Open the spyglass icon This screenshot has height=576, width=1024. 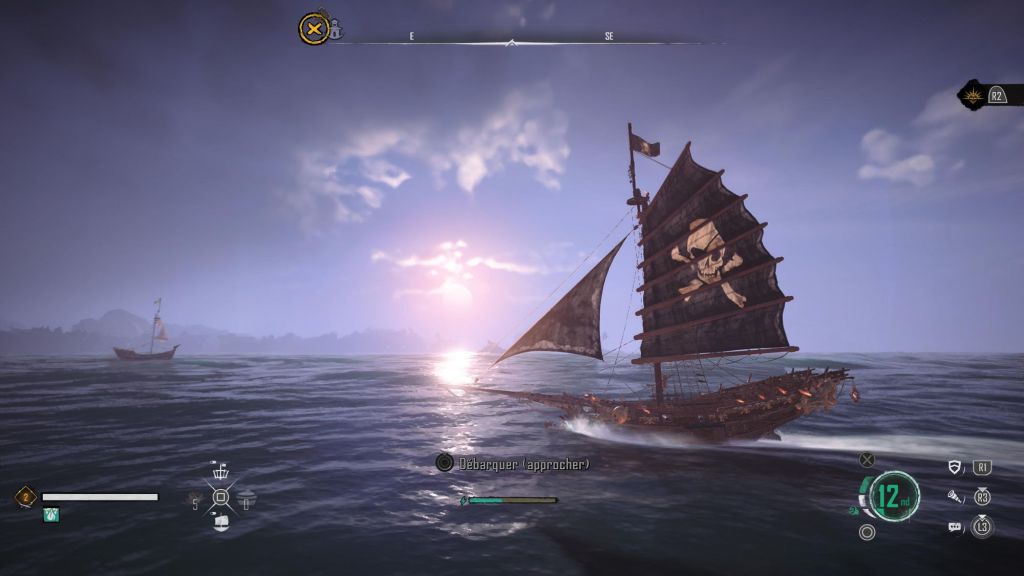pyautogui.click(x=956, y=496)
